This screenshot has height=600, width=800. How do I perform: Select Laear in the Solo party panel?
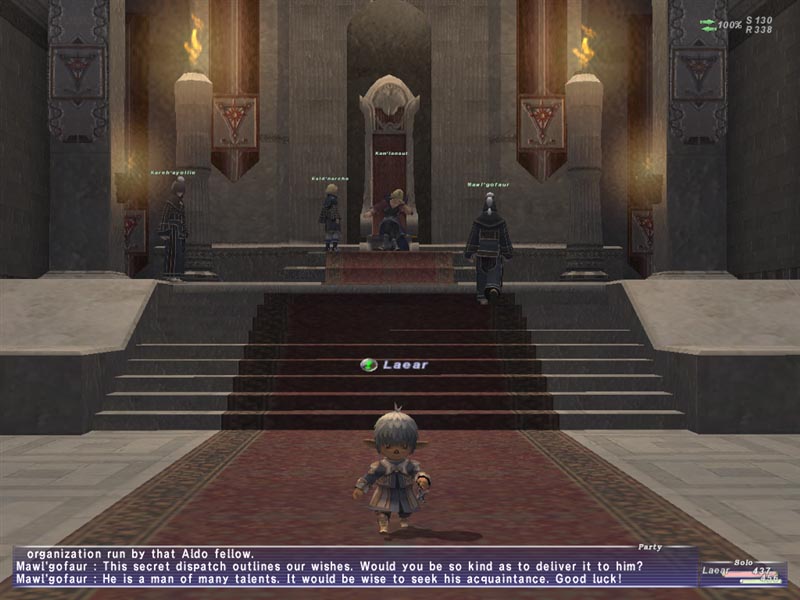pos(715,570)
